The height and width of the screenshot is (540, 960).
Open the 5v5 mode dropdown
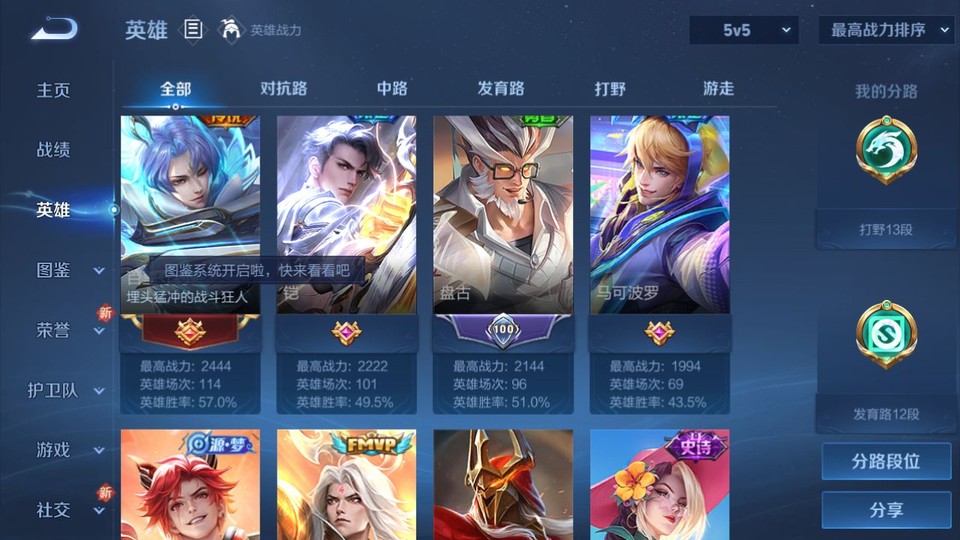pyautogui.click(x=744, y=30)
